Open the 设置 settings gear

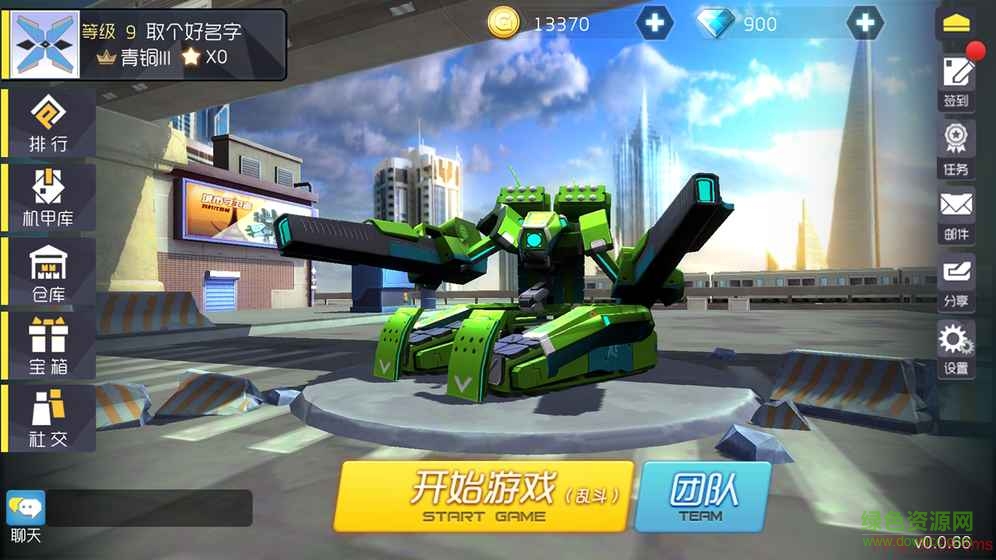click(956, 347)
